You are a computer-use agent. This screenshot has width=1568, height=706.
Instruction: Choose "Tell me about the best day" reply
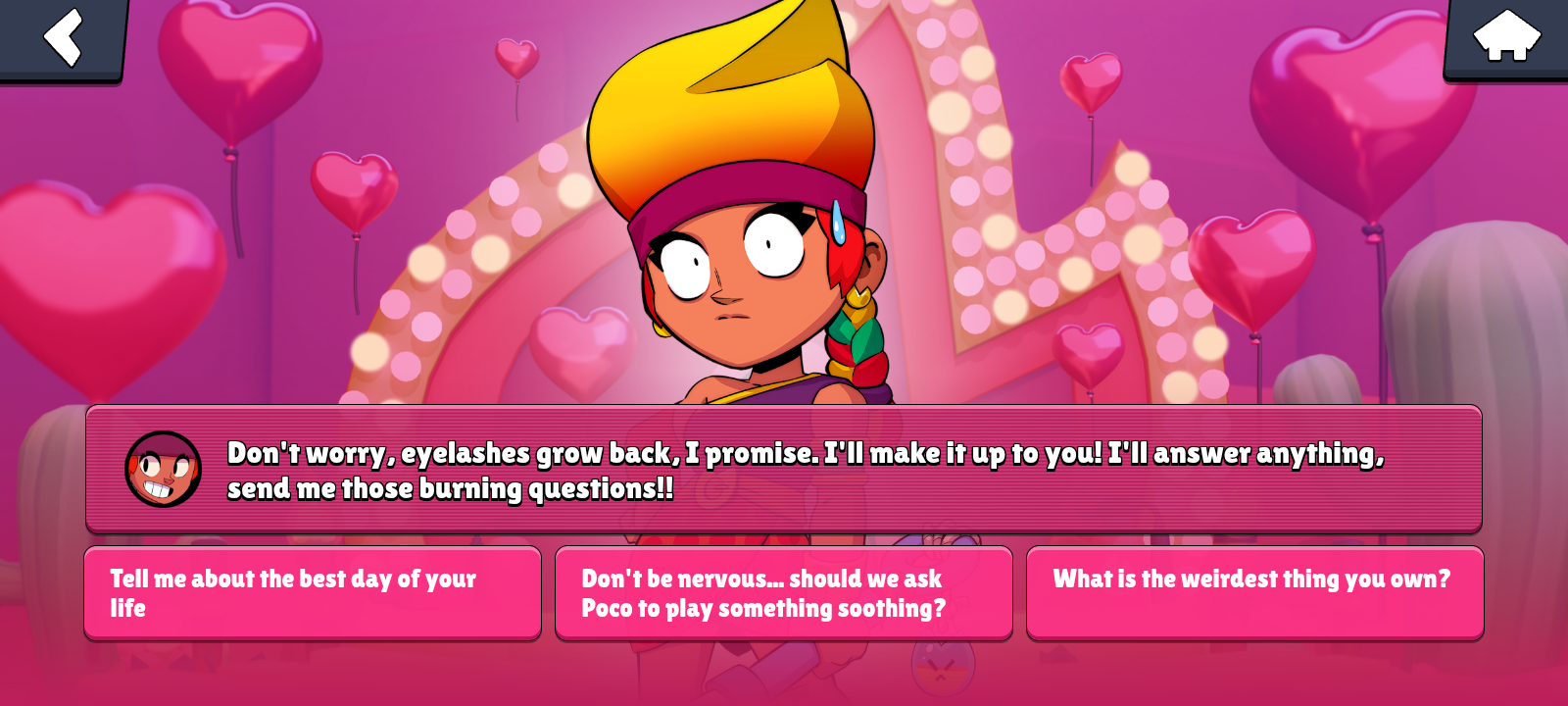[x=313, y=593]
